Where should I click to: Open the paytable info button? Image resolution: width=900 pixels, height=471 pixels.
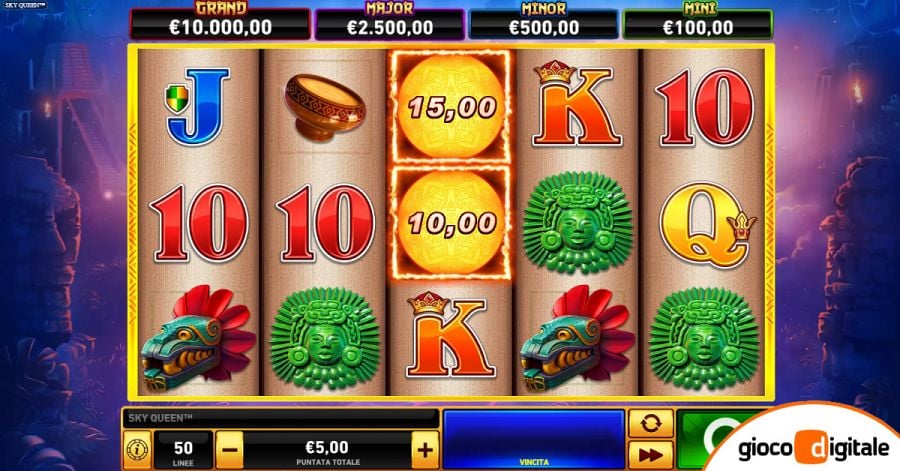point(135,449)
